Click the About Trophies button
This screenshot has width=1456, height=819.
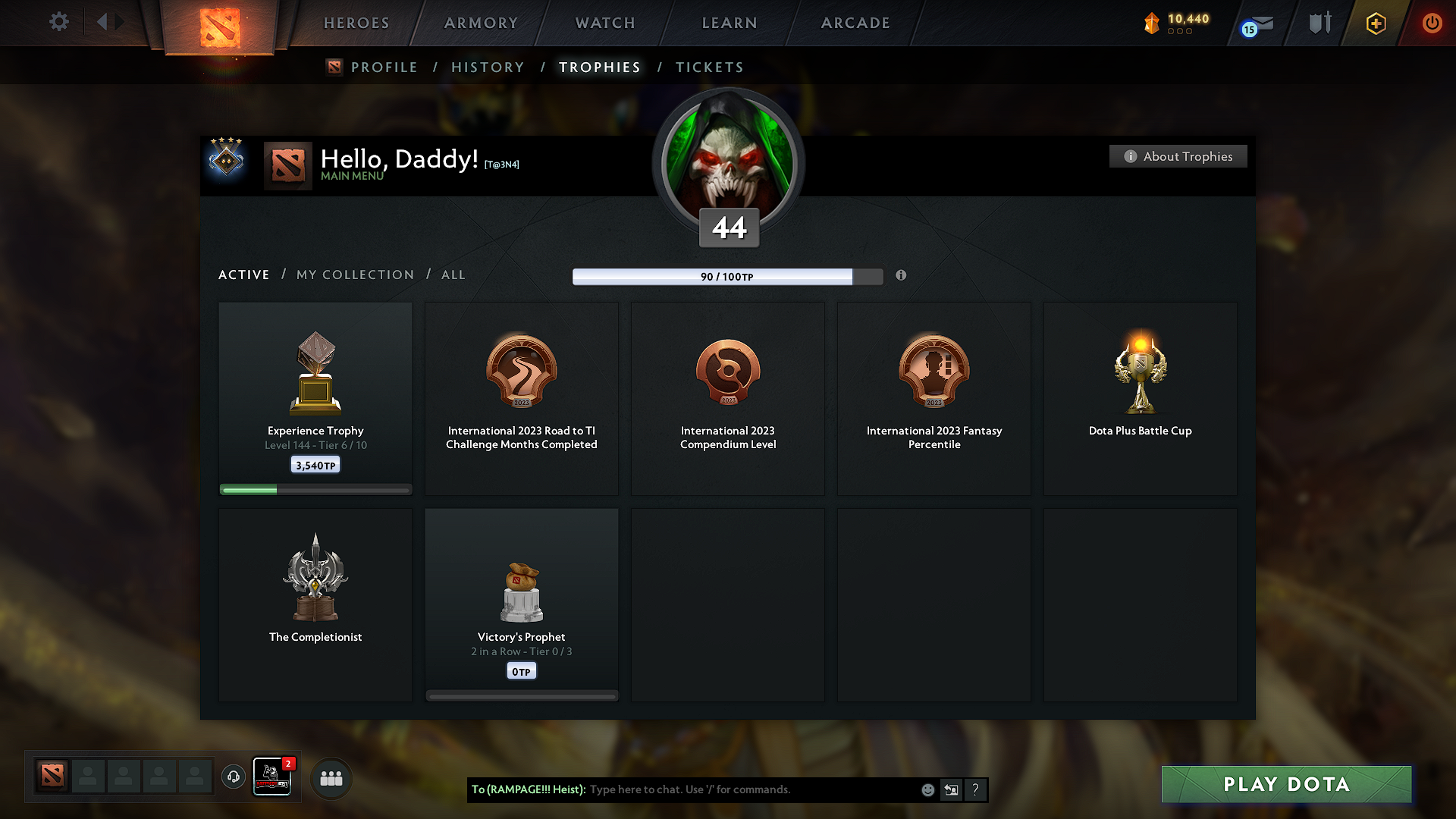(1178, 156)
